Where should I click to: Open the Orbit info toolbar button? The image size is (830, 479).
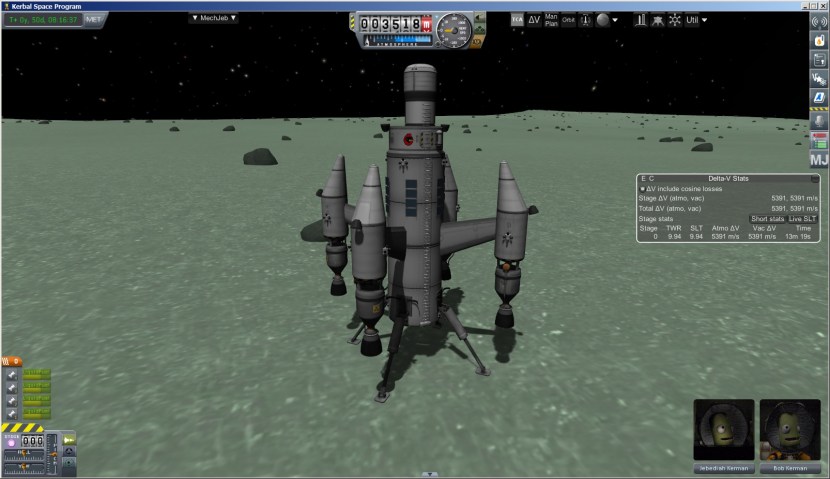[x=568, y=19]
